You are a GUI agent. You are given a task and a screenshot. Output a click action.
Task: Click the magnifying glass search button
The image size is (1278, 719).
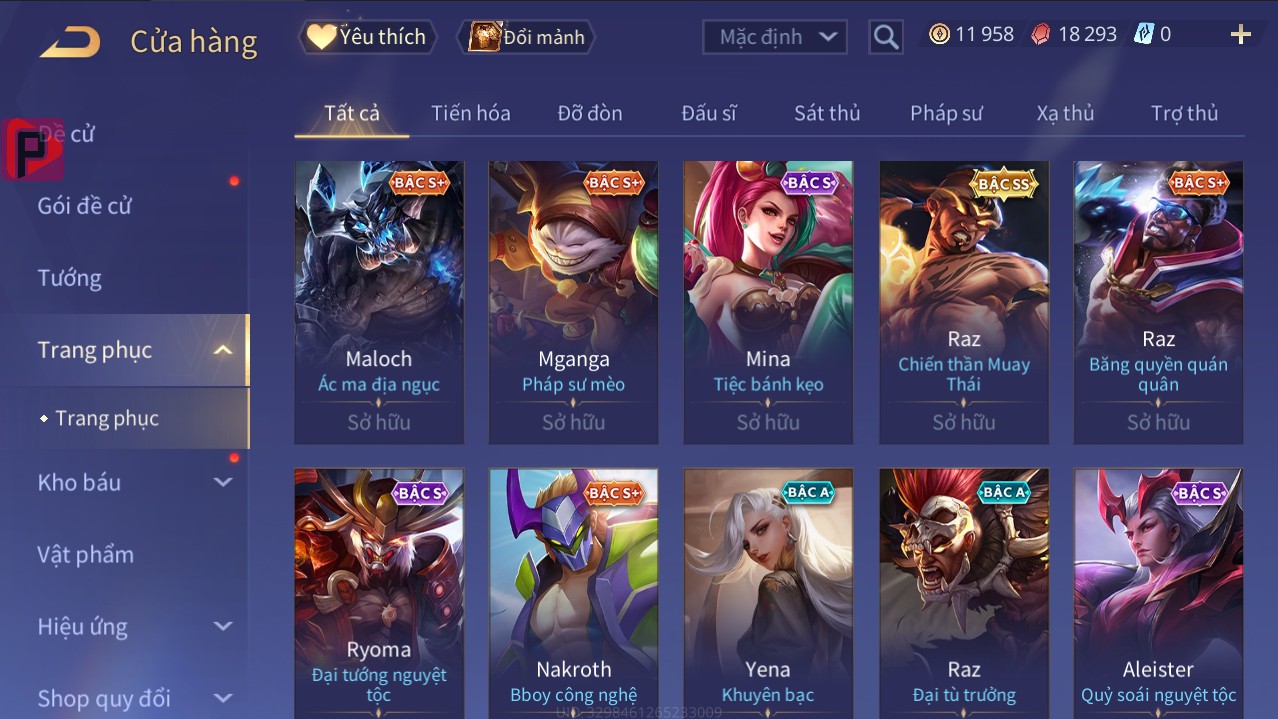coord(885,37)
